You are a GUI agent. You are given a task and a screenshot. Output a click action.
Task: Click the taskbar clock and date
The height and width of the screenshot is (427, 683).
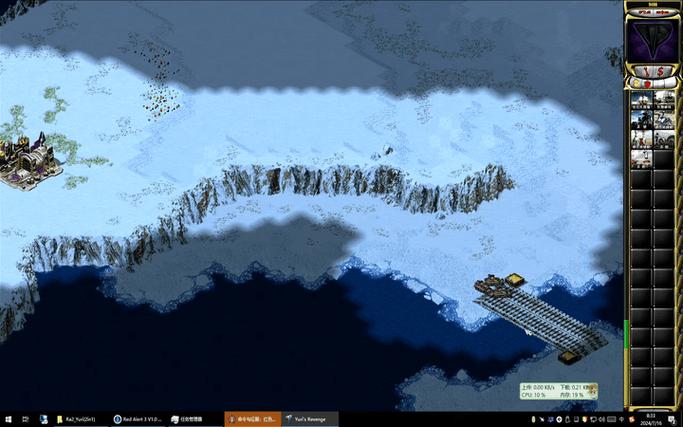(650, 419)
